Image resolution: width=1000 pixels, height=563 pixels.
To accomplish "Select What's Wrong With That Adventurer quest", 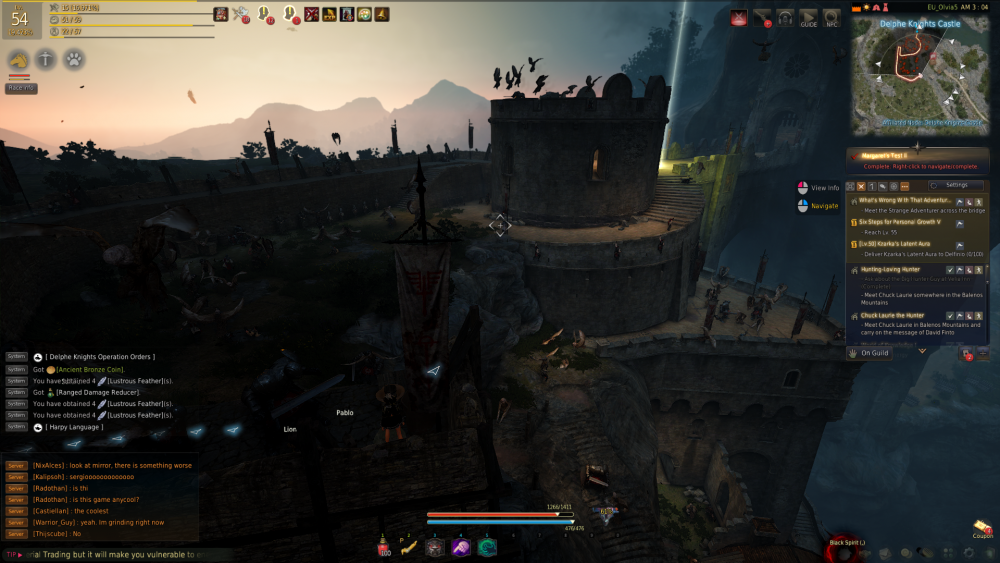I will (906, 200).
